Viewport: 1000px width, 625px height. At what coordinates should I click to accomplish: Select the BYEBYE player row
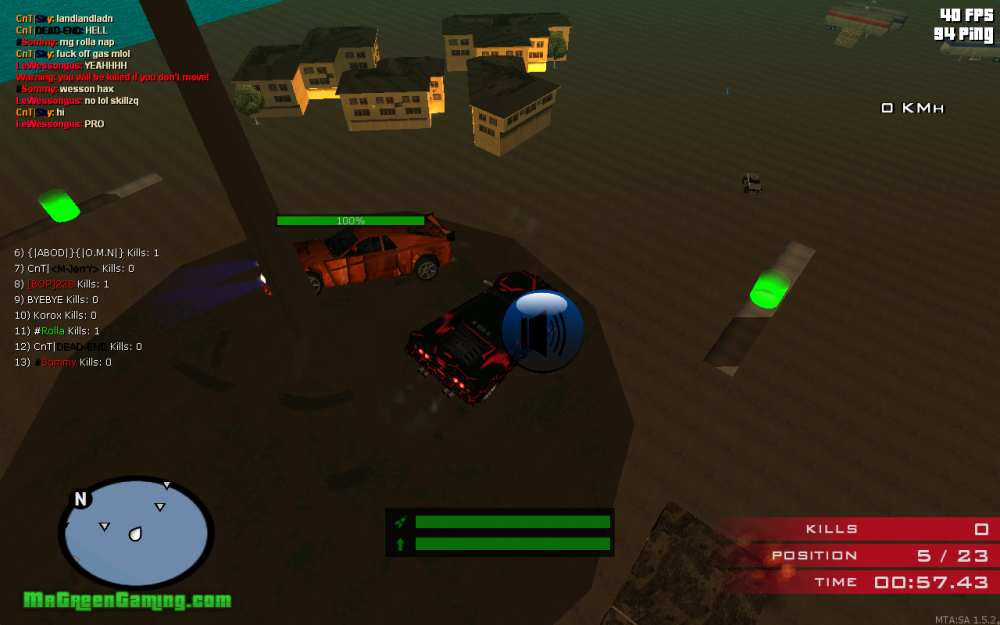56,299
